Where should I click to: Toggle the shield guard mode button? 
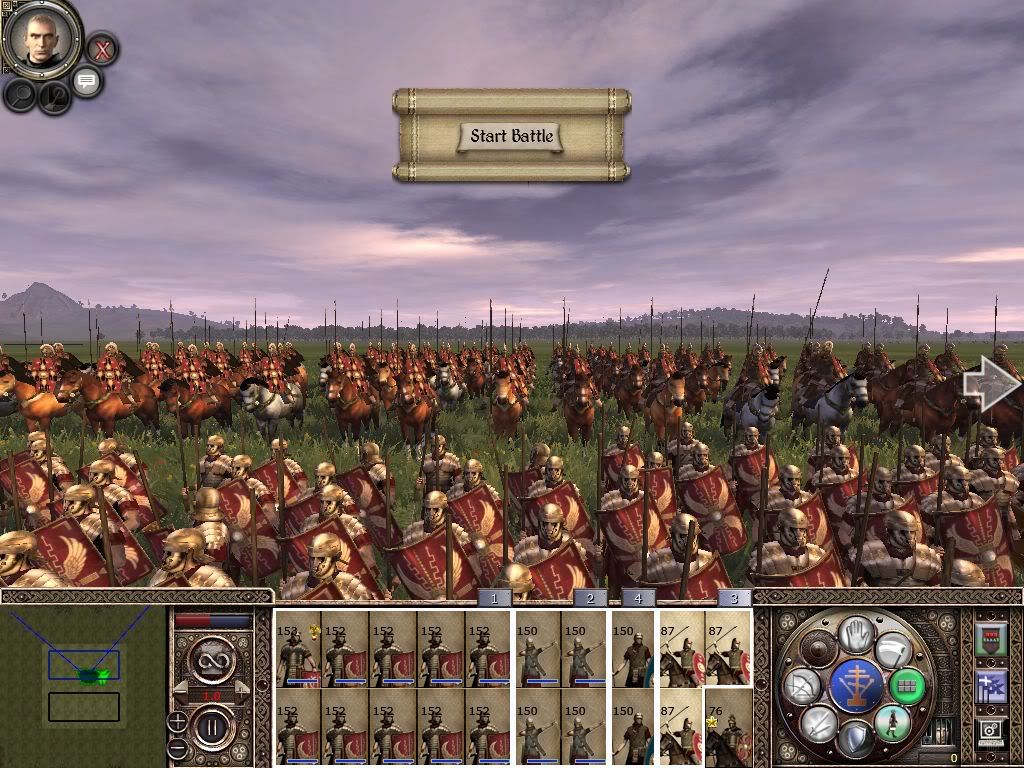[855, 740]
